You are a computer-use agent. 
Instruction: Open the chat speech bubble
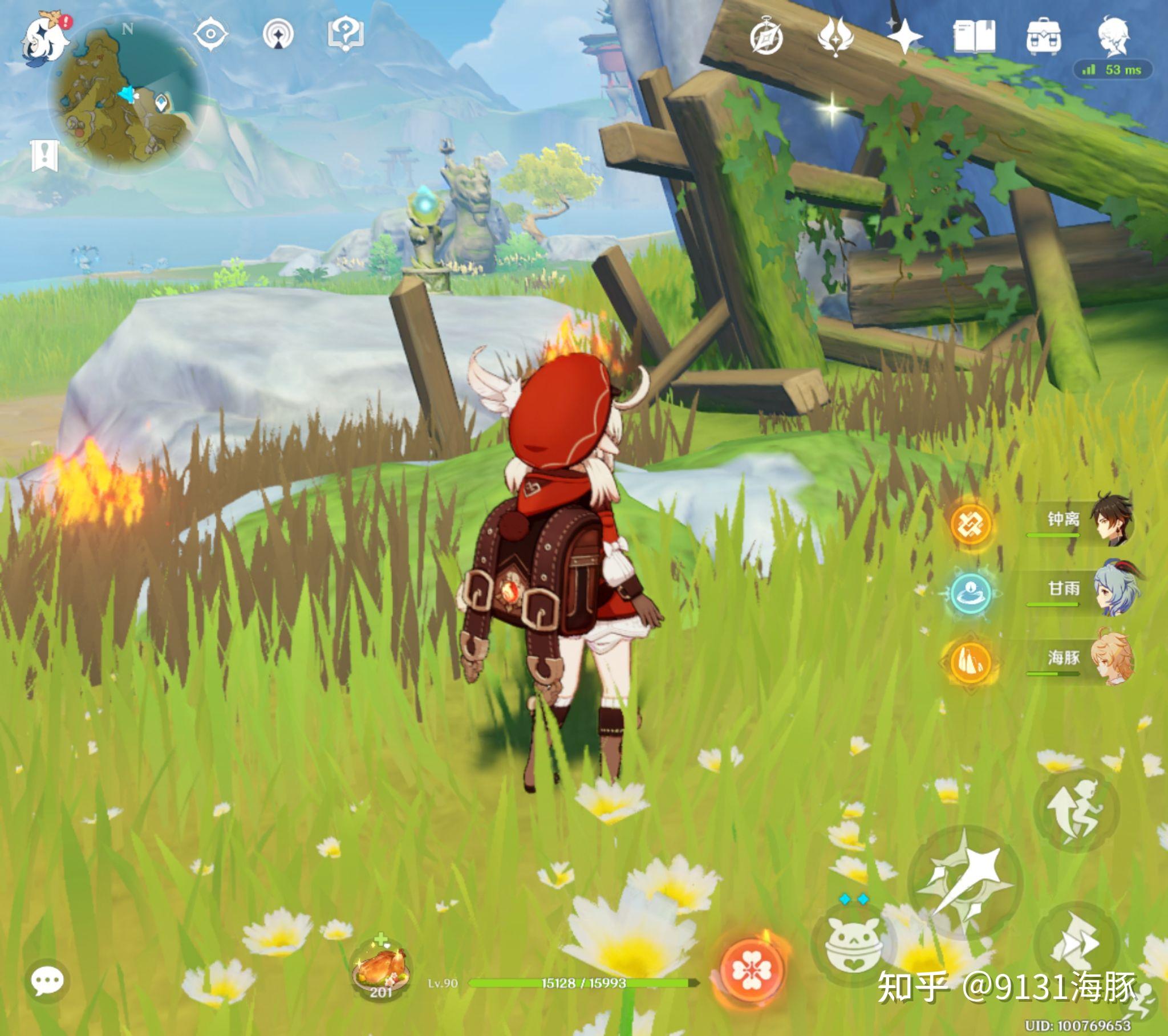pos(47,981)
